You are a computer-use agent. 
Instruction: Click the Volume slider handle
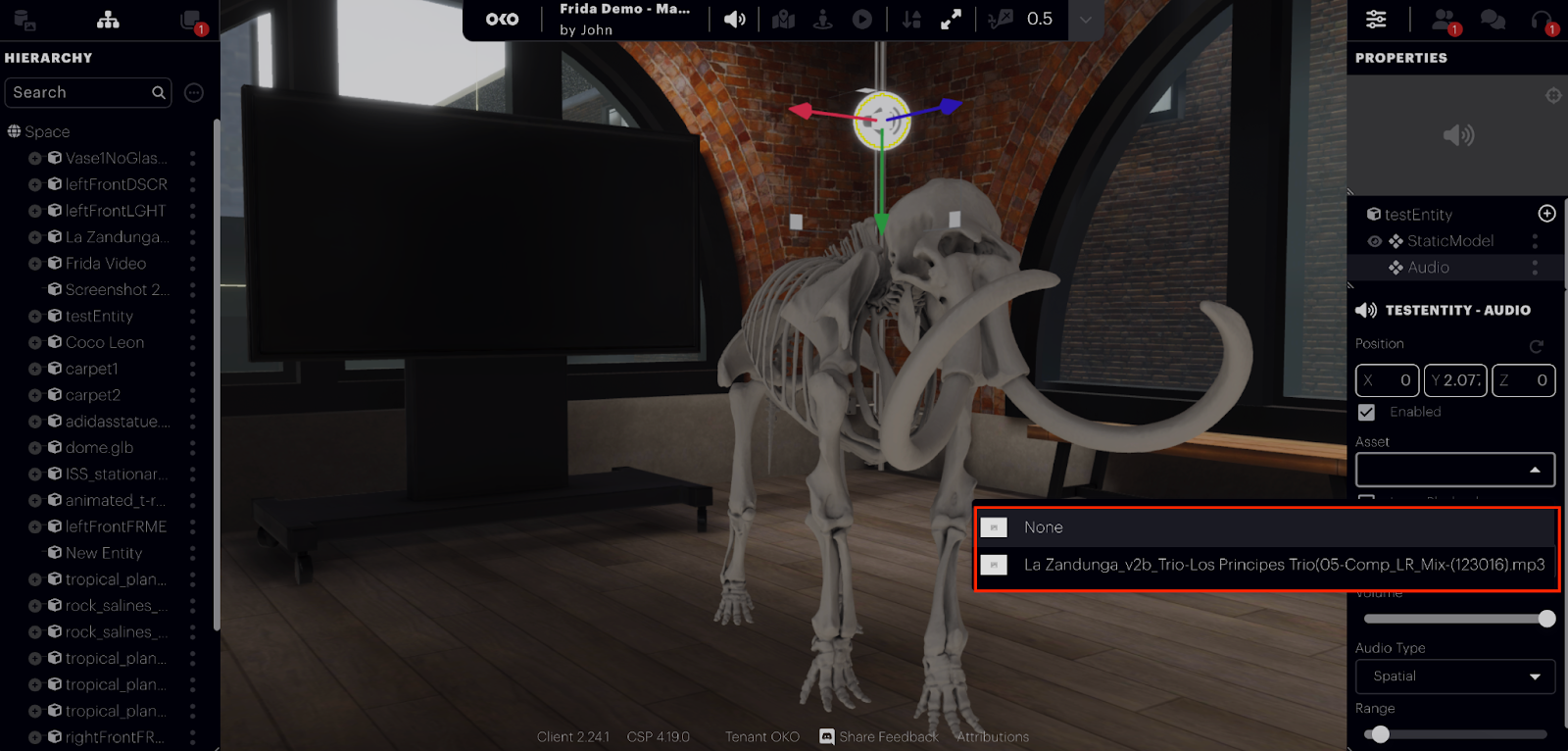pos(1546,619)
